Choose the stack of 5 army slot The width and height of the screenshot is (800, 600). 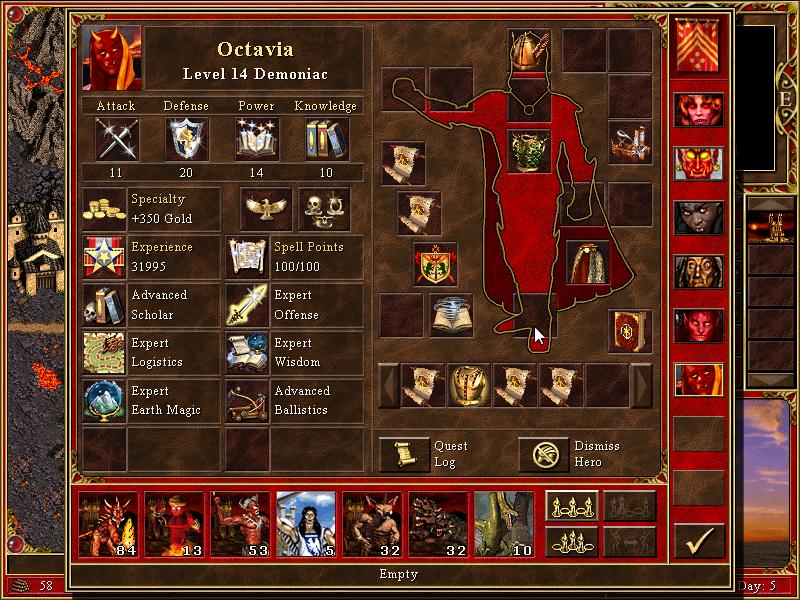(306, 523)
